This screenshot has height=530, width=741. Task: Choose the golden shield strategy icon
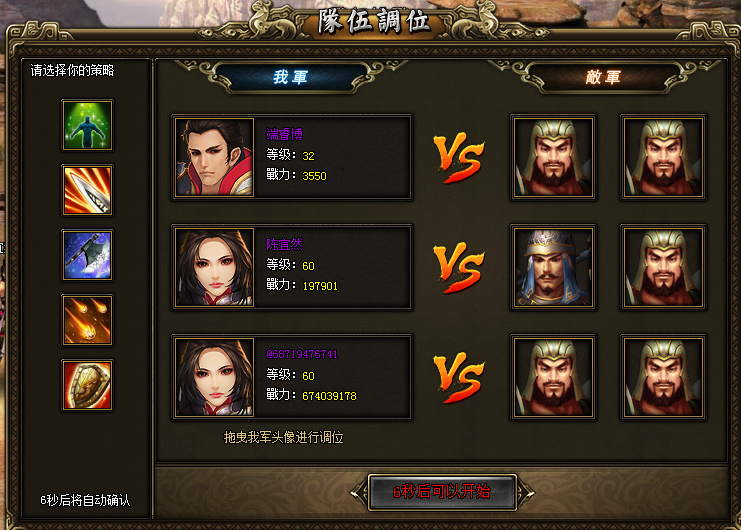[87, 385]
